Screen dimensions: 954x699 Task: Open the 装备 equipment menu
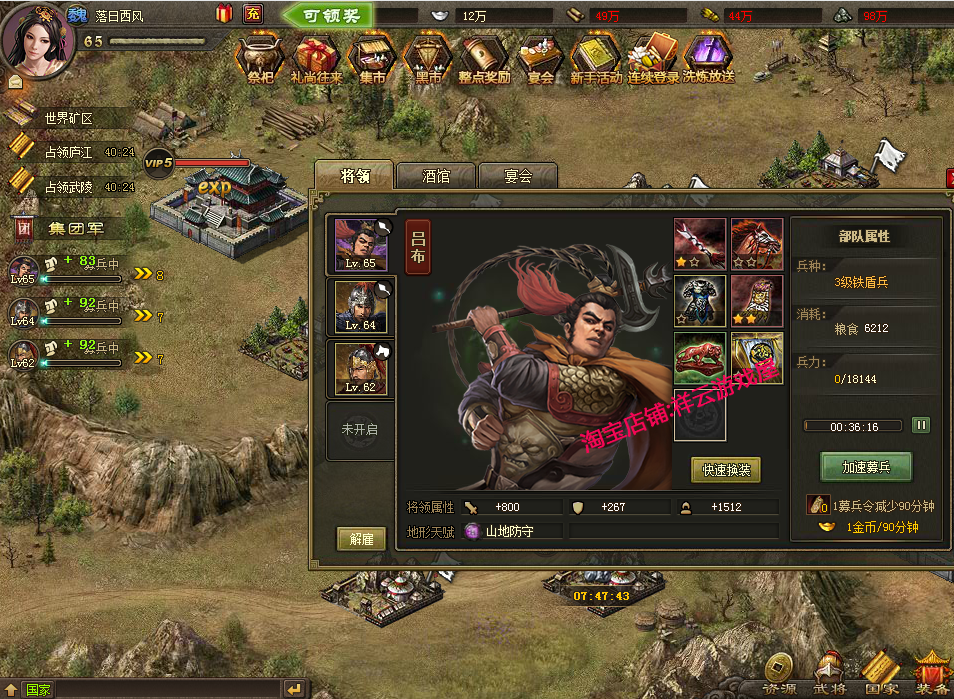(931, 675)
